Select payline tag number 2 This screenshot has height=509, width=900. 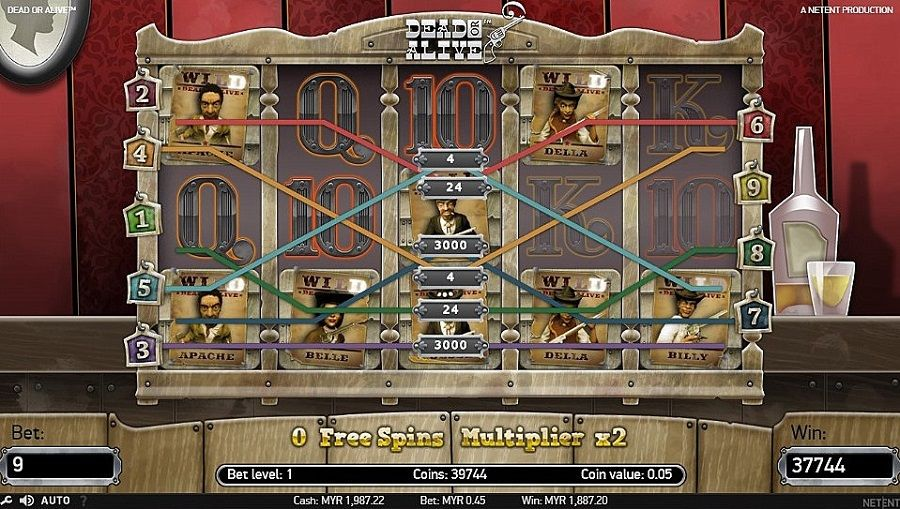[141, 94]
